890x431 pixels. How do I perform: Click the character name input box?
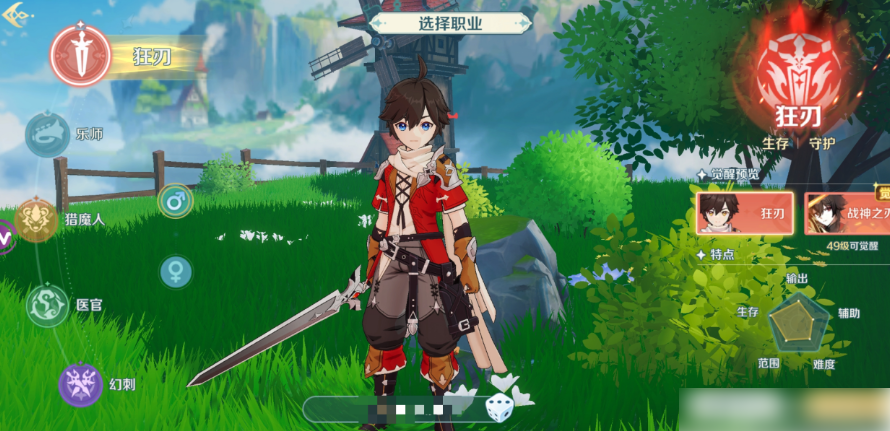[x=395, y=409]
